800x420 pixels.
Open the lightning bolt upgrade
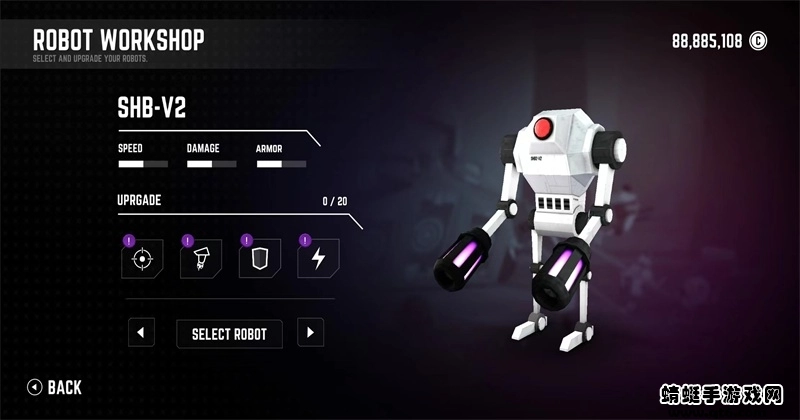pos(318,259)
